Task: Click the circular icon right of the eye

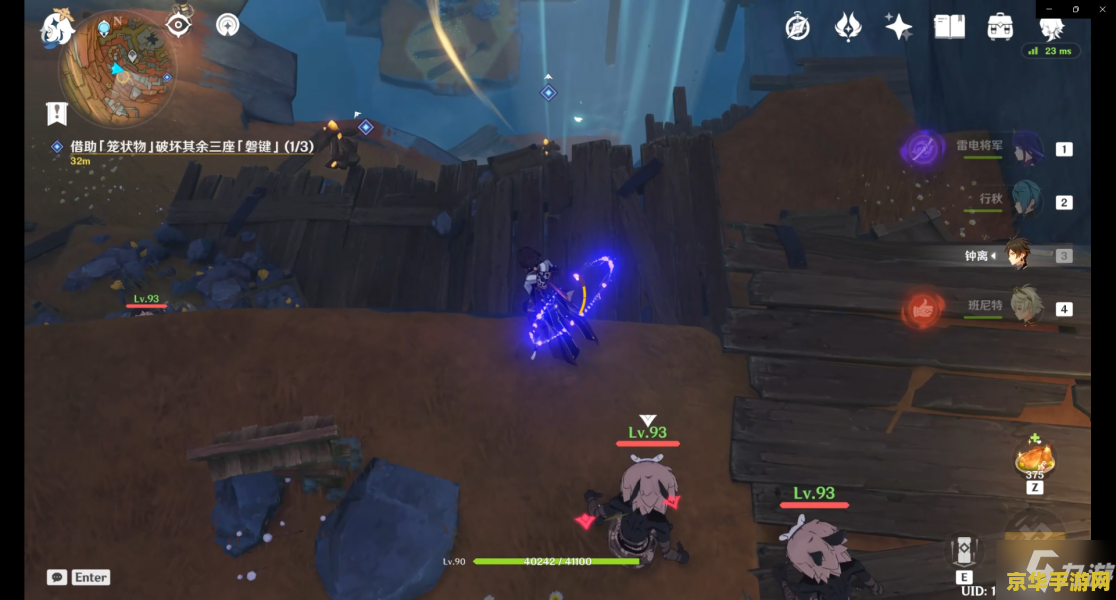Action: (229, 24)
